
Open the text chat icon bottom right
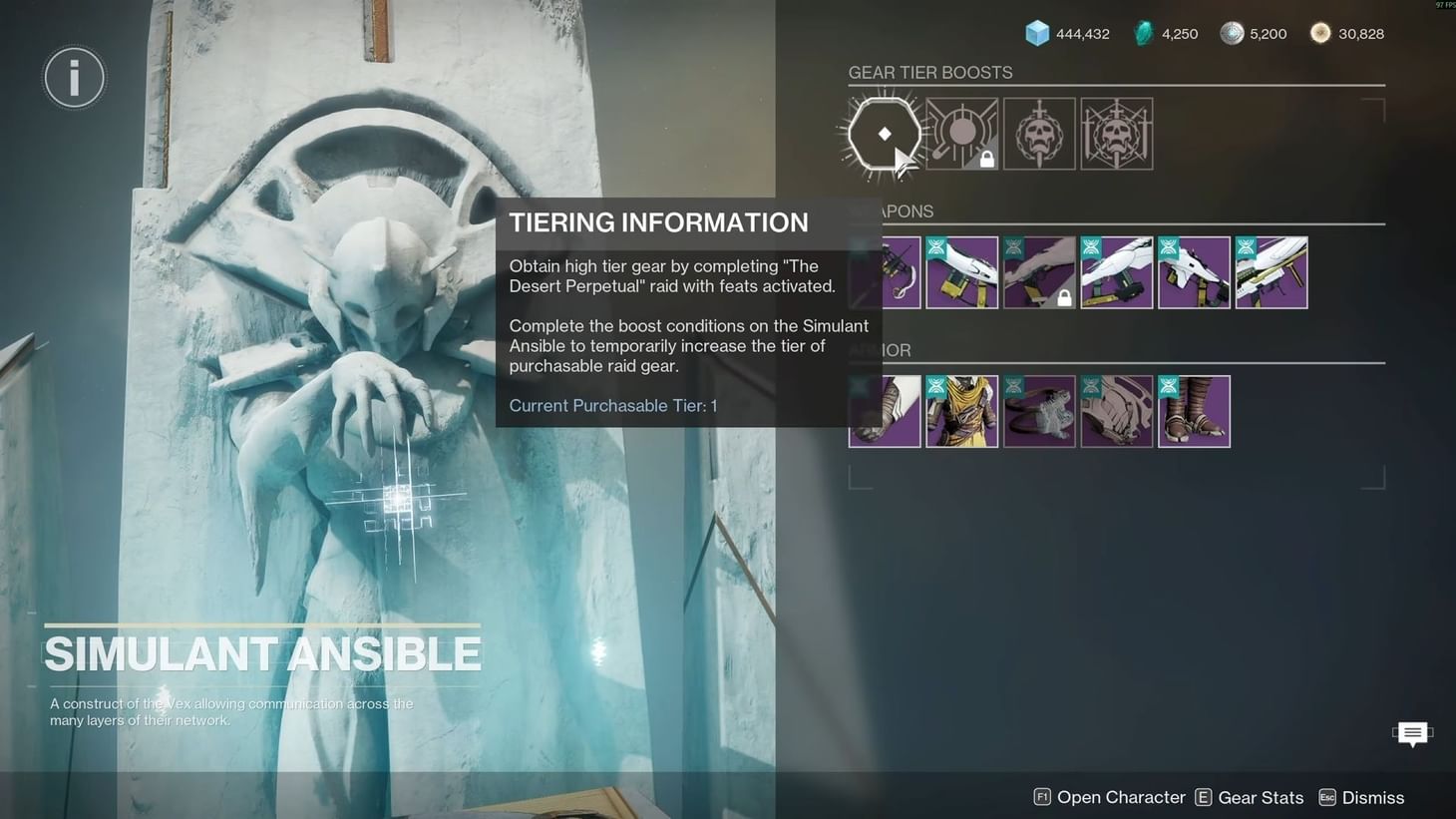click(x=1412, y=734)
